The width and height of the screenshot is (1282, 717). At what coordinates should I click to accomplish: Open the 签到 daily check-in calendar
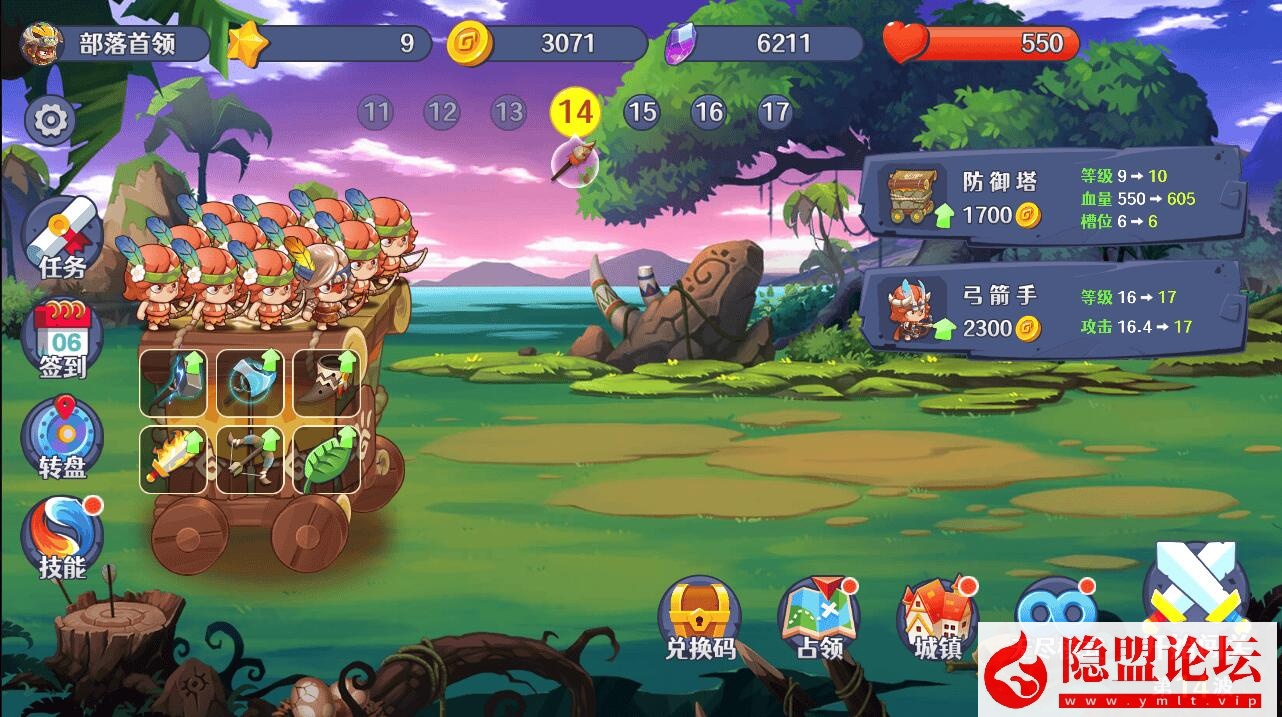pyautogui.click(x=62, y=340)
